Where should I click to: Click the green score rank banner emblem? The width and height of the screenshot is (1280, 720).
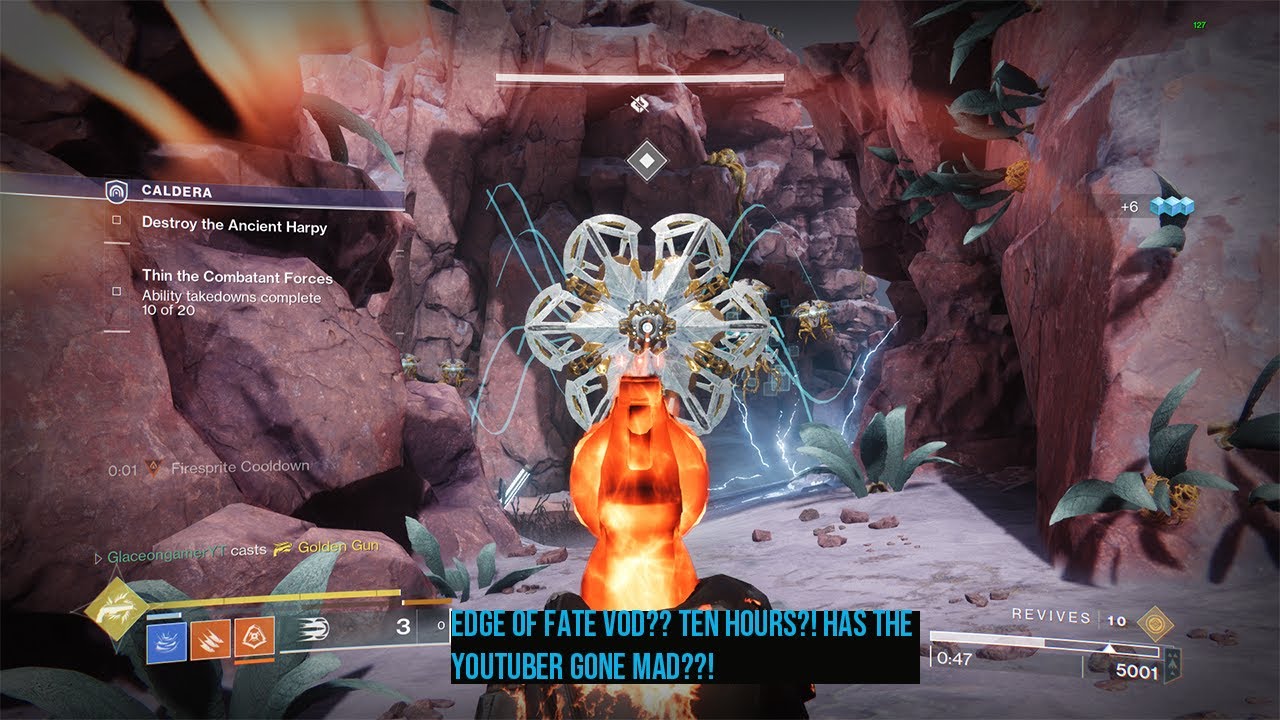coord(1170,660)
